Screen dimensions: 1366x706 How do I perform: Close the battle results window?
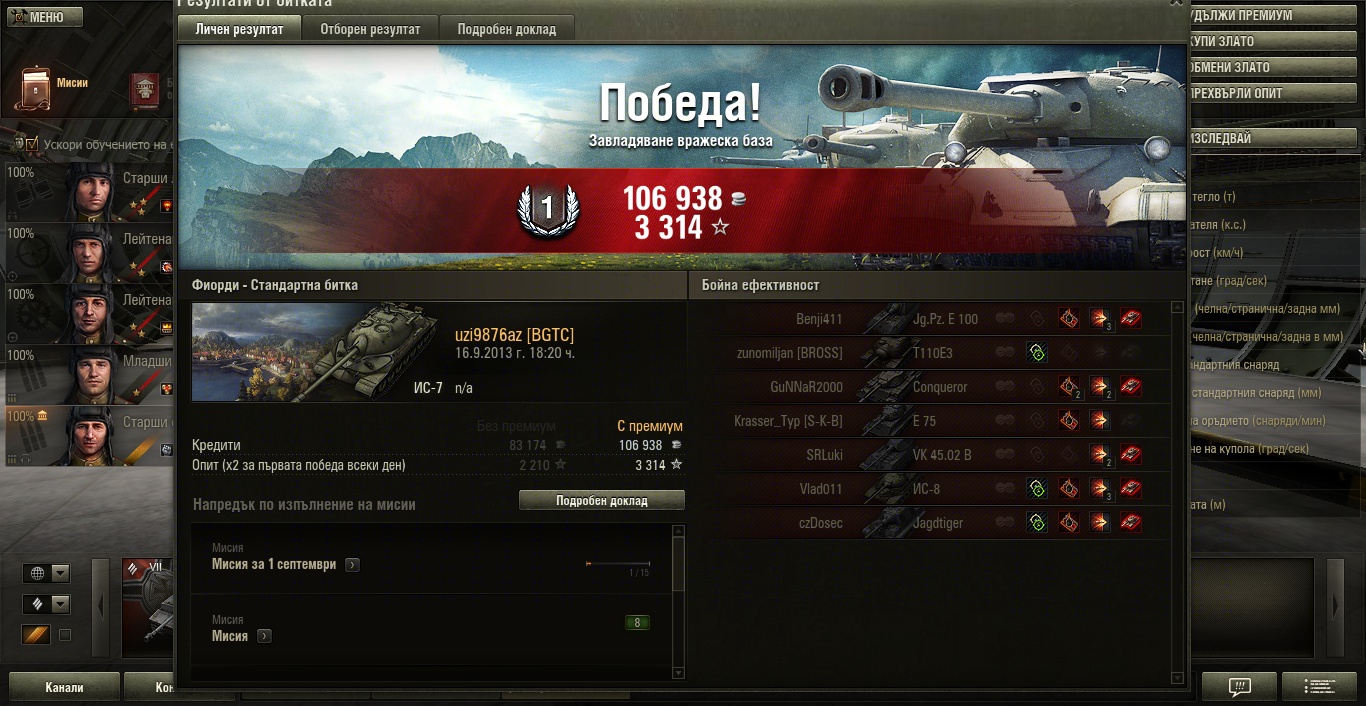tap(1176, 3)
